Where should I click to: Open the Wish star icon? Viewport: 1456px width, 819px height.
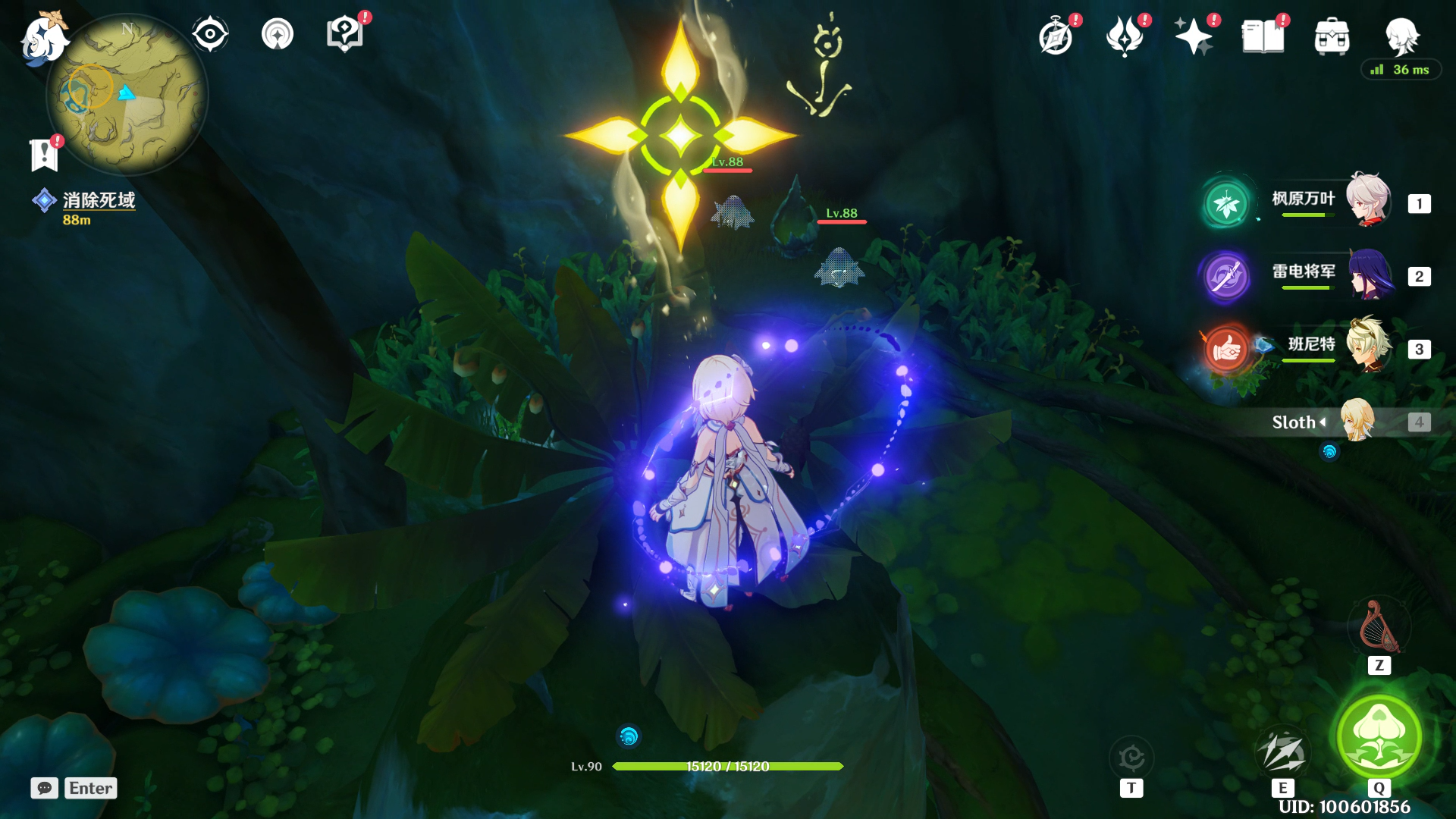click(1193, 36)
